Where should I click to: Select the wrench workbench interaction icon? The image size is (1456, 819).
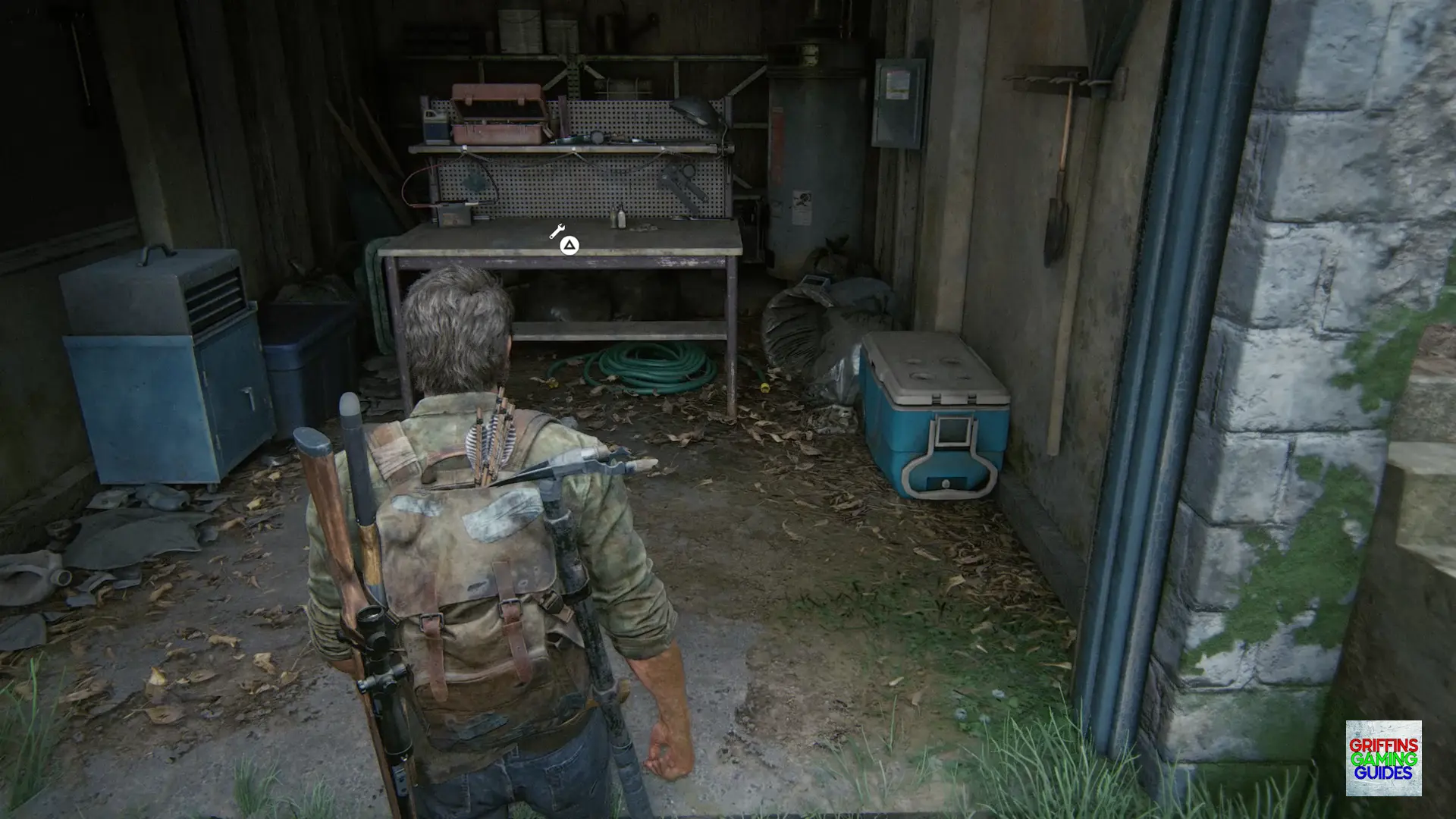pyautogui.click(x=557, y=231)
